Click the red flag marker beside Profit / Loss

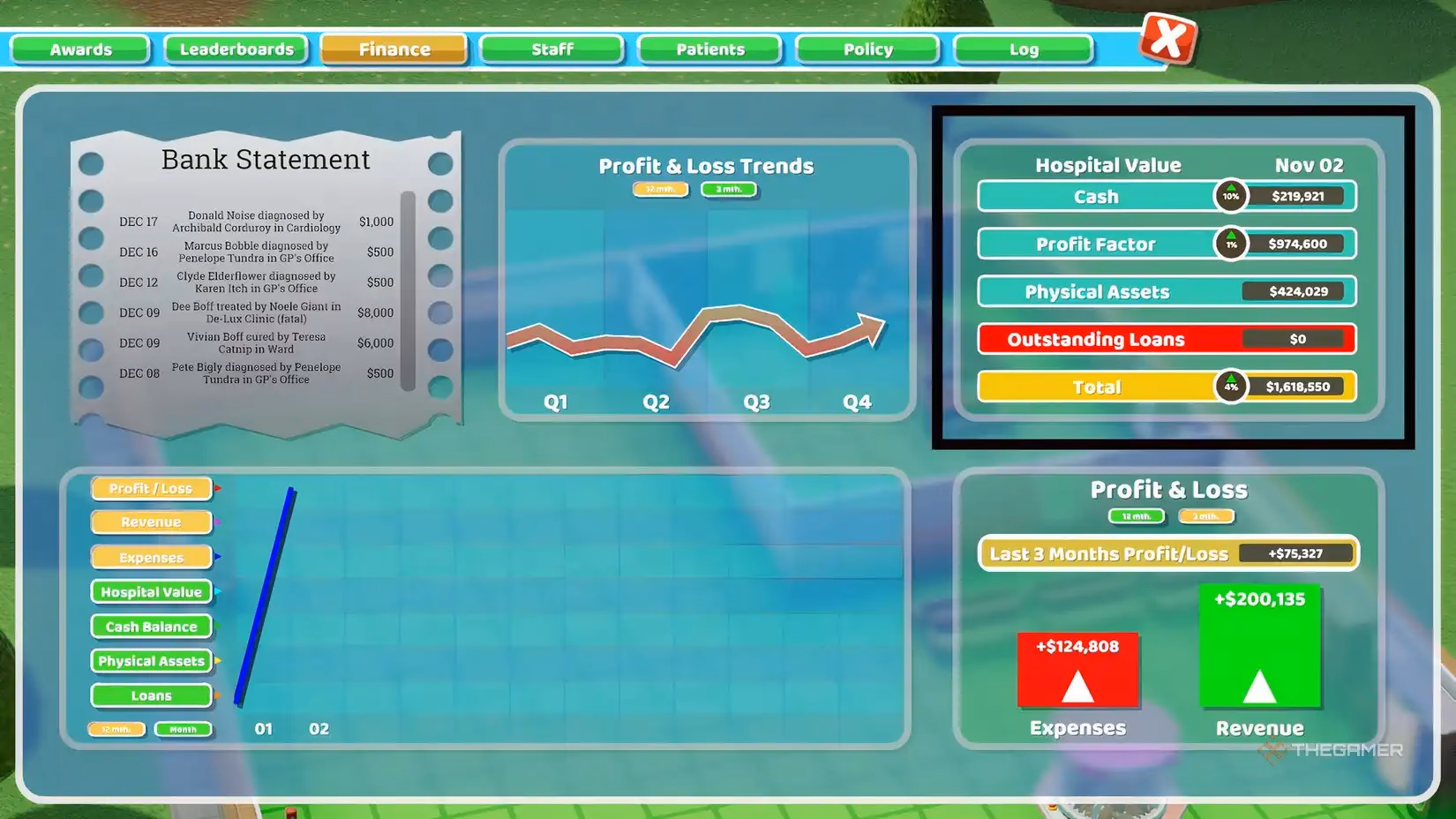coord(216,488)
